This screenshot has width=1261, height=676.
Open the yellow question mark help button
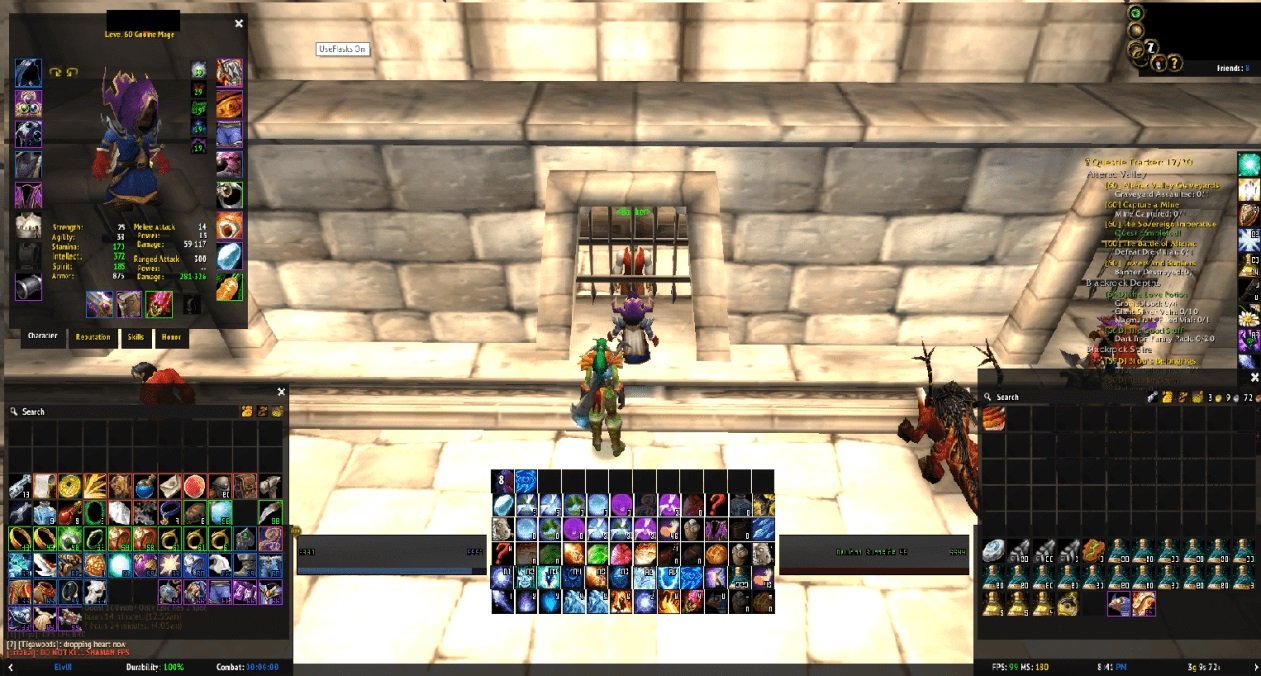[1175, 63]
